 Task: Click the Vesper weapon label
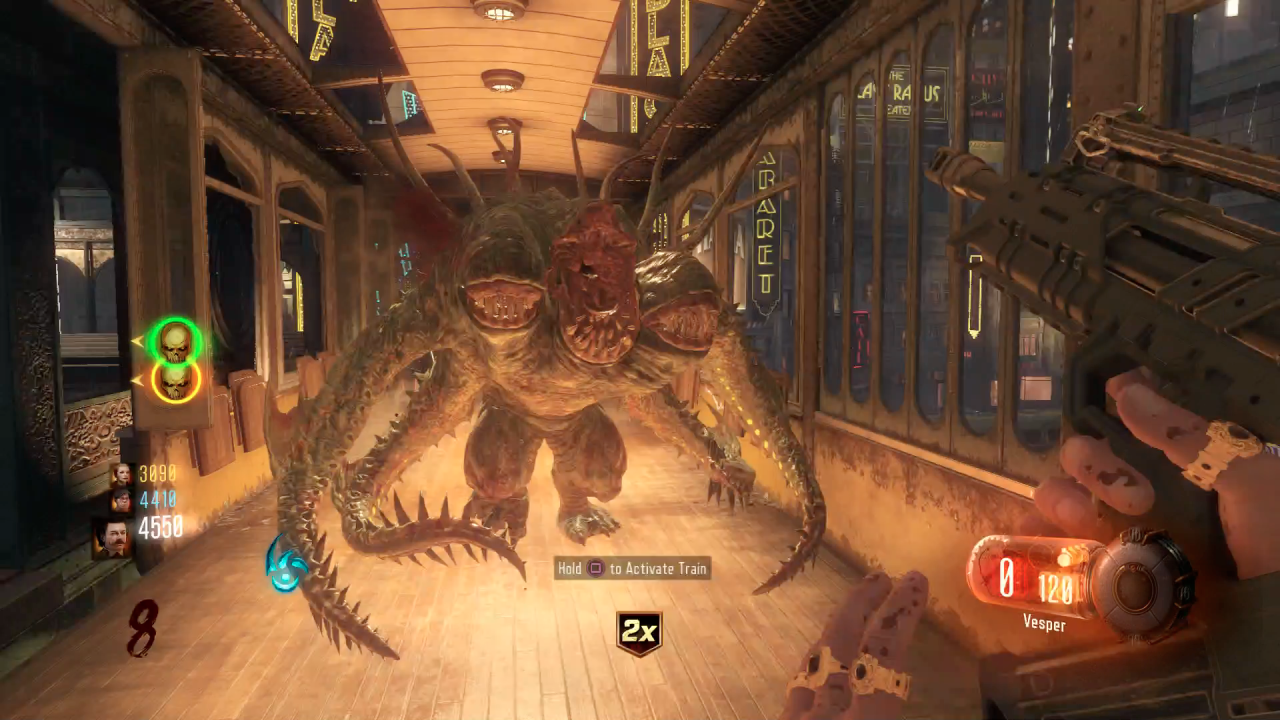(1044, 623)
